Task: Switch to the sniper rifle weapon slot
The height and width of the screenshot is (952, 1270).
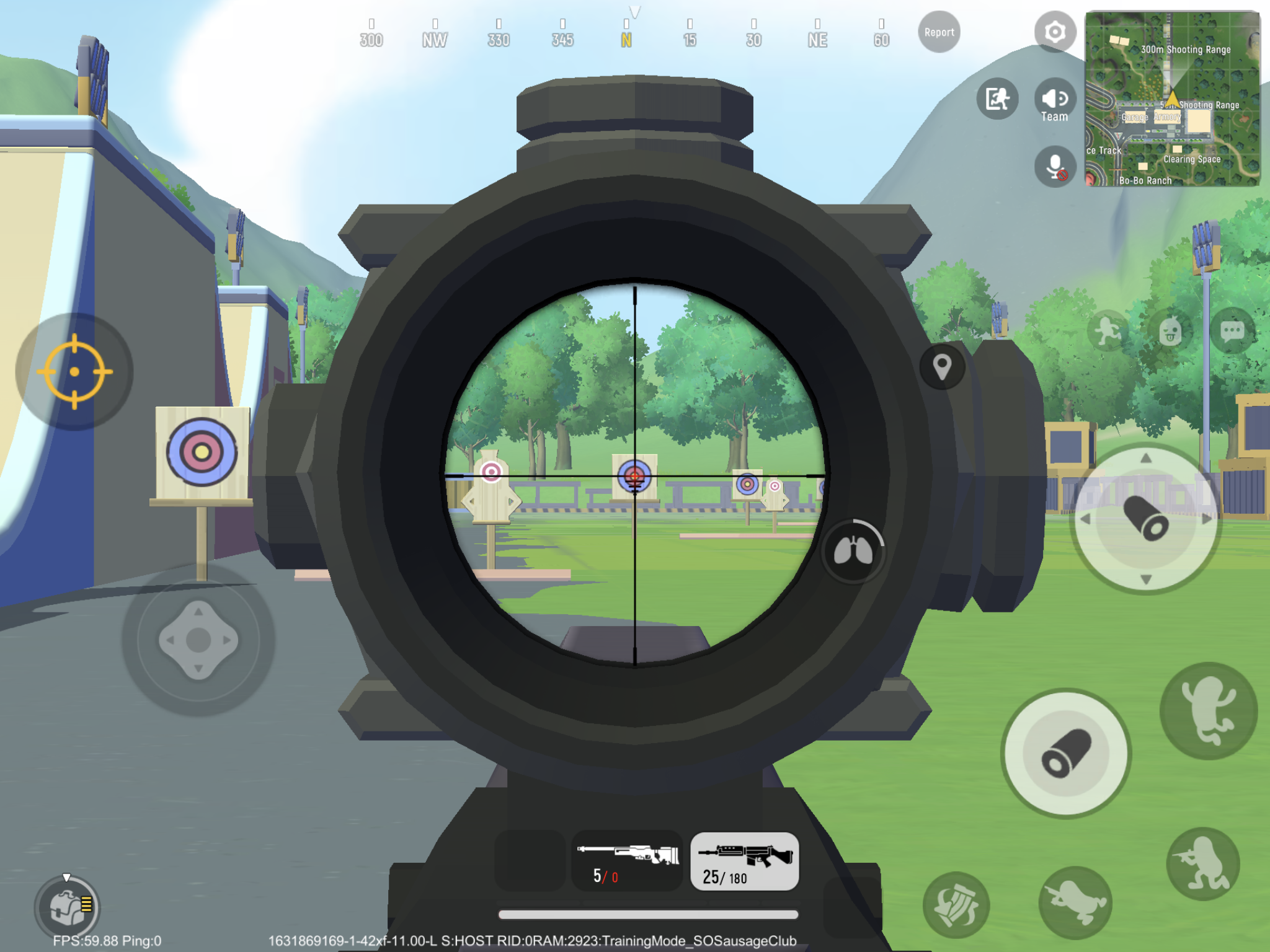Action: point(628,858)
